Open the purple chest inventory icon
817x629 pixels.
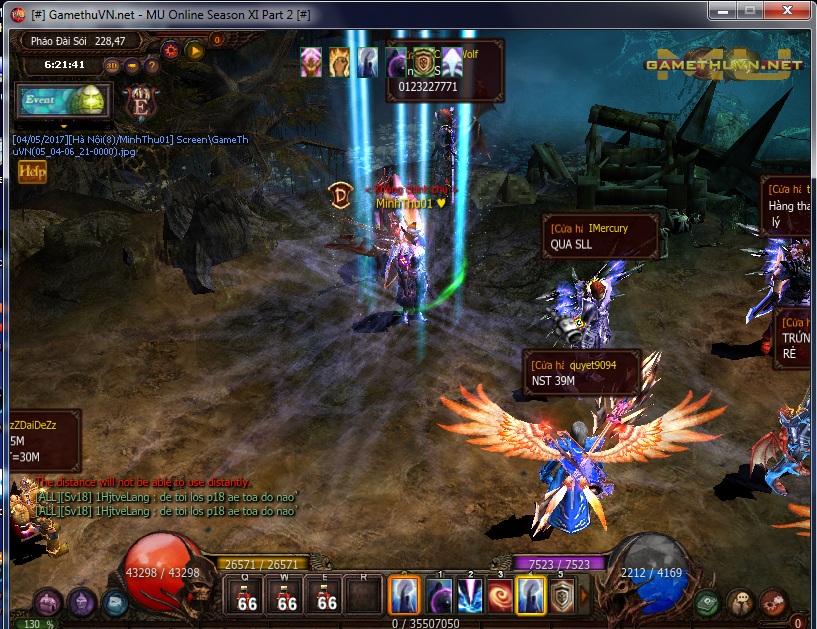(x=49, y=602)
